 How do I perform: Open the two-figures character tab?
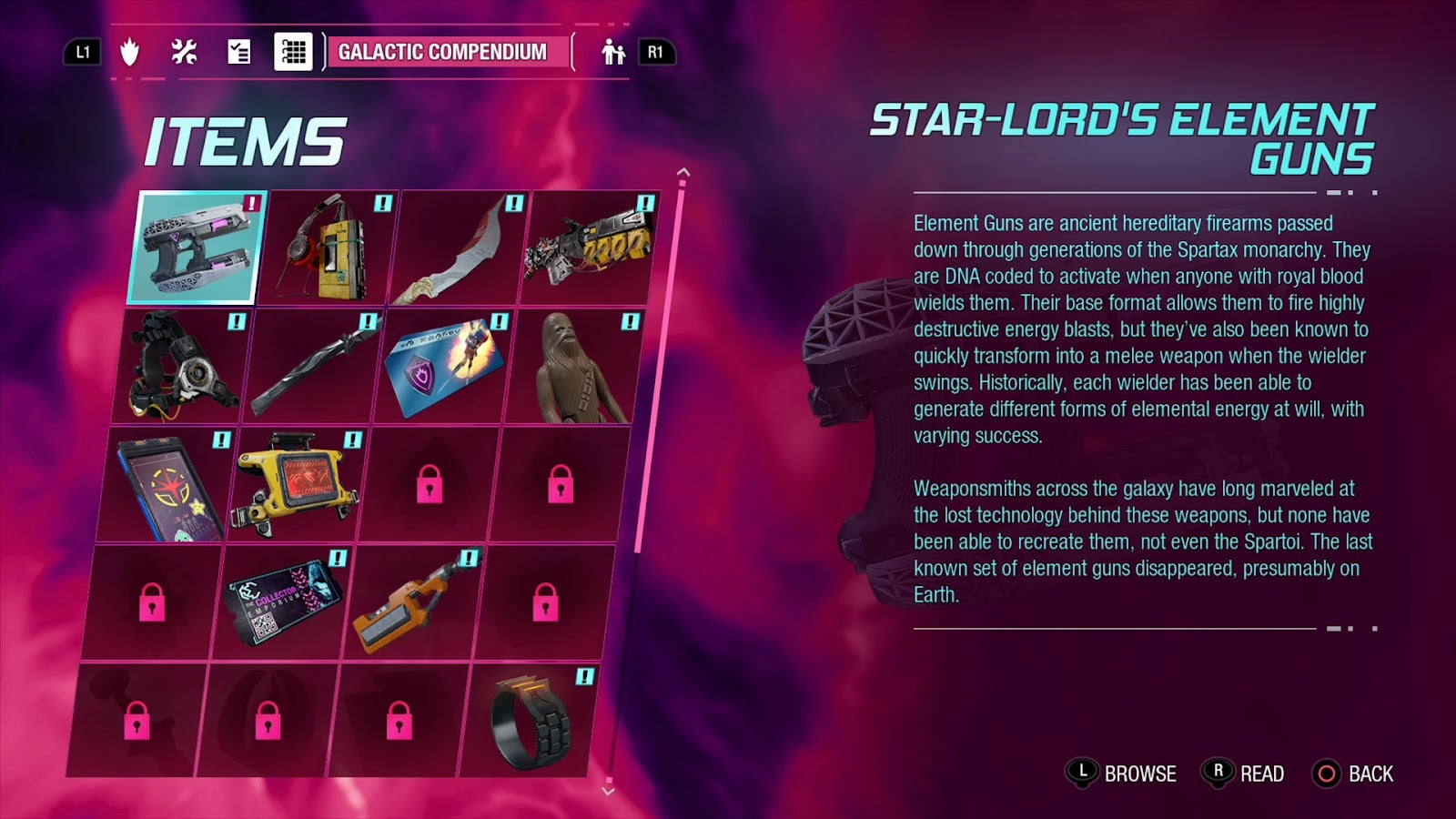pyautogui.click(x=613, y=53)
